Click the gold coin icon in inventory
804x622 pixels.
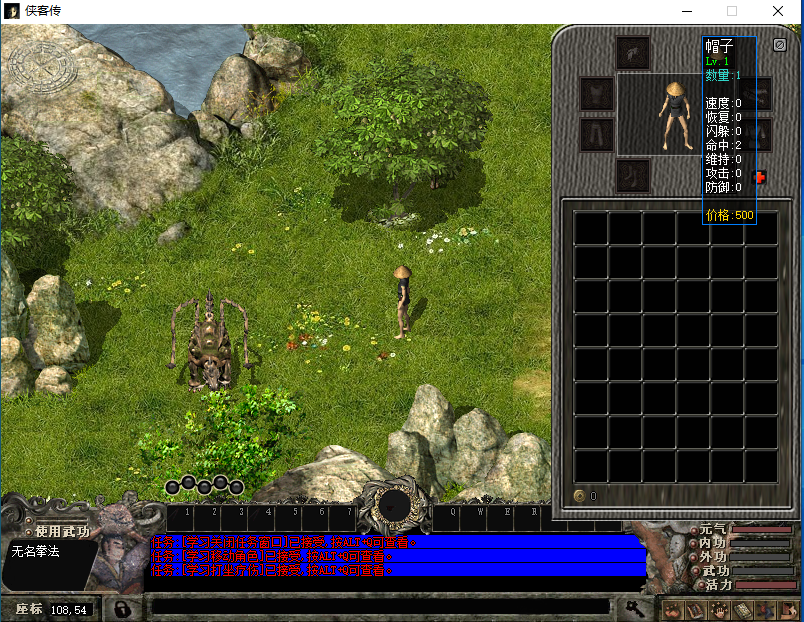click(579, 496)
